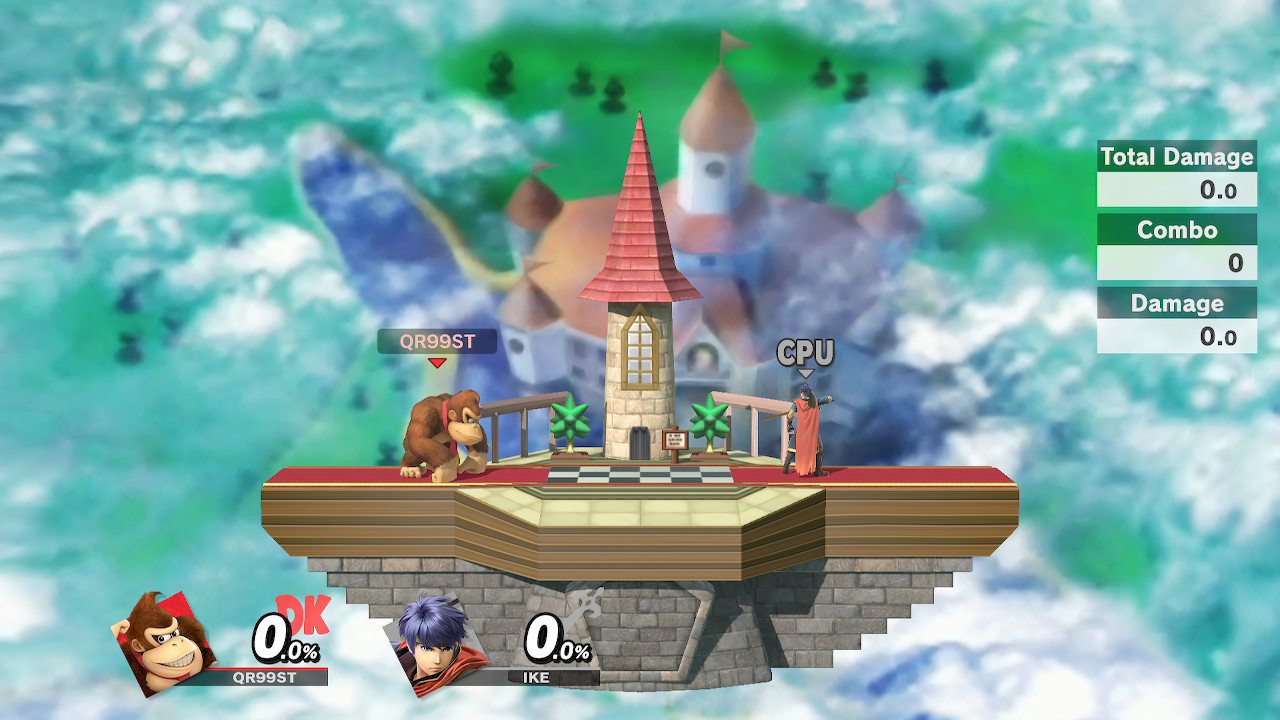Select Ike's fighter portrait
The image size is (1280, 720).
(437, 642)
